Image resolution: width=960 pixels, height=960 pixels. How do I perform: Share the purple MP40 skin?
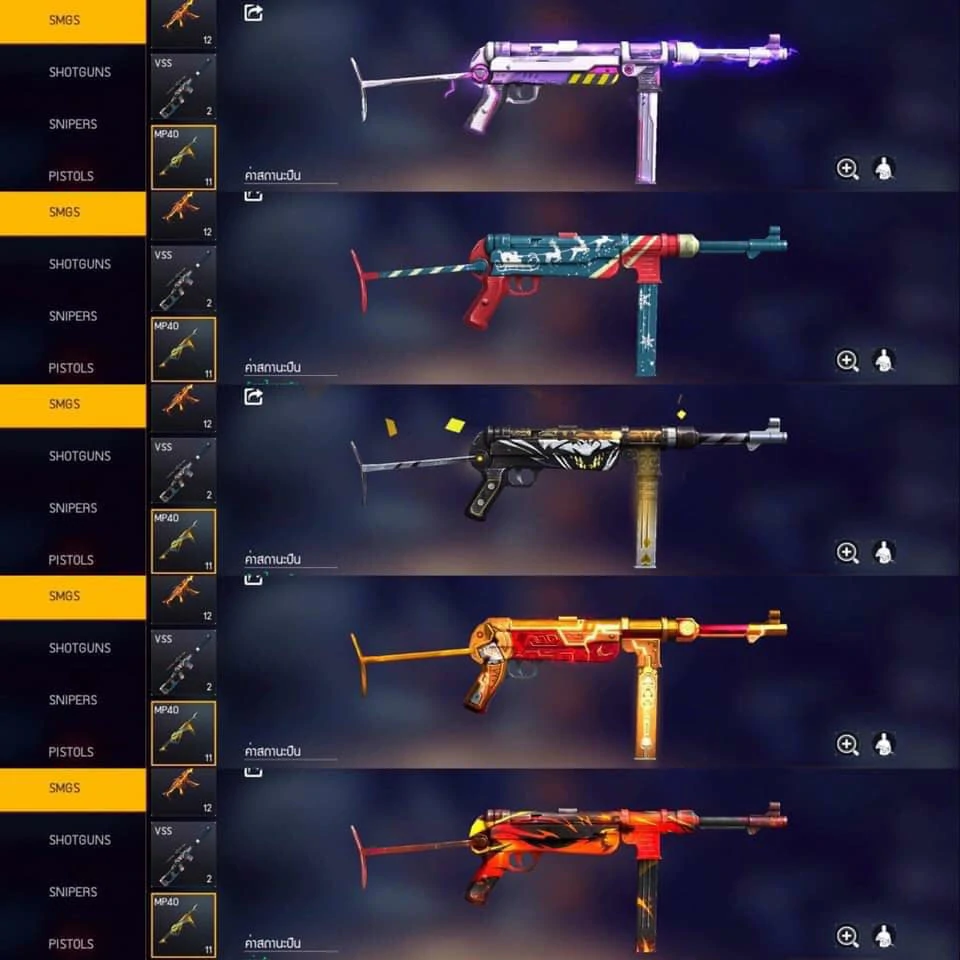(x=254, y=13)
